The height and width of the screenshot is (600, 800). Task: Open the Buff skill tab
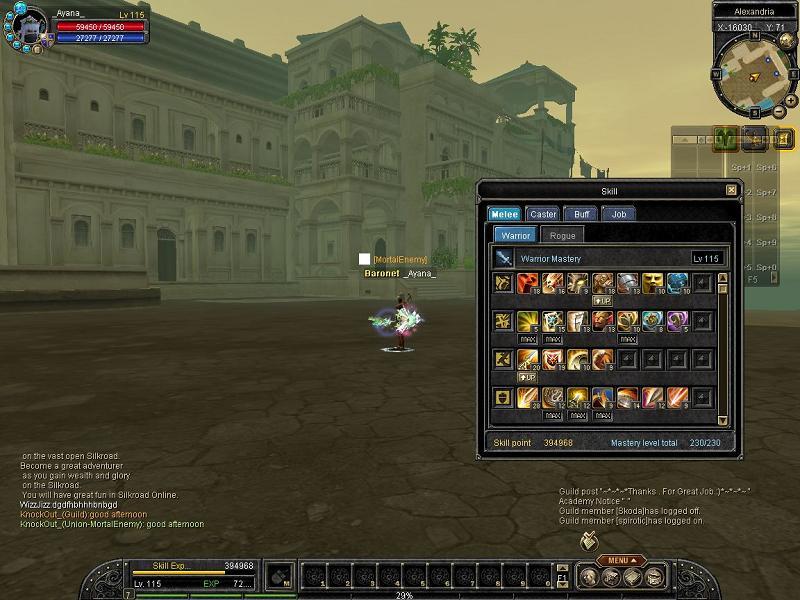tap(581, 214)
